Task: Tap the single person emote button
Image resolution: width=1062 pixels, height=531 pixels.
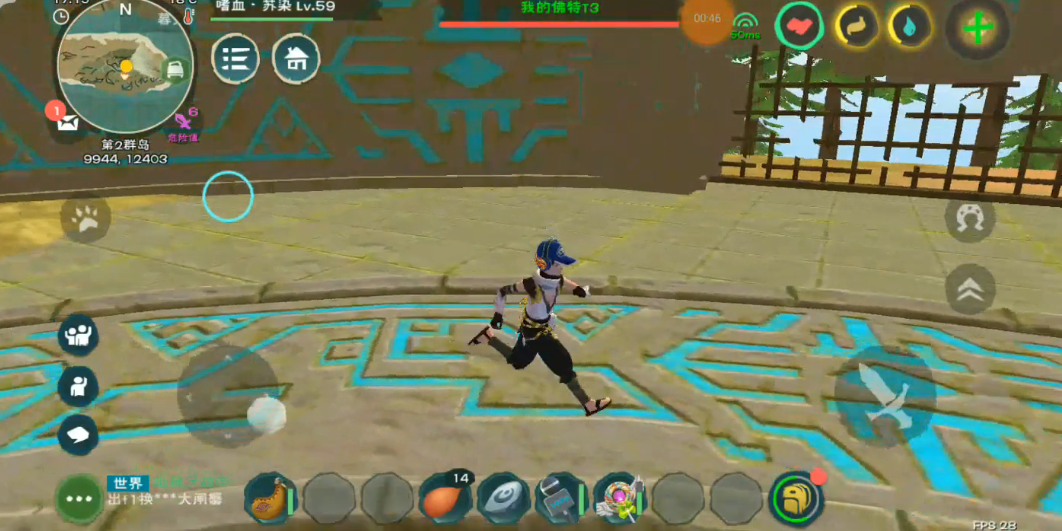Action: (78, 386)
